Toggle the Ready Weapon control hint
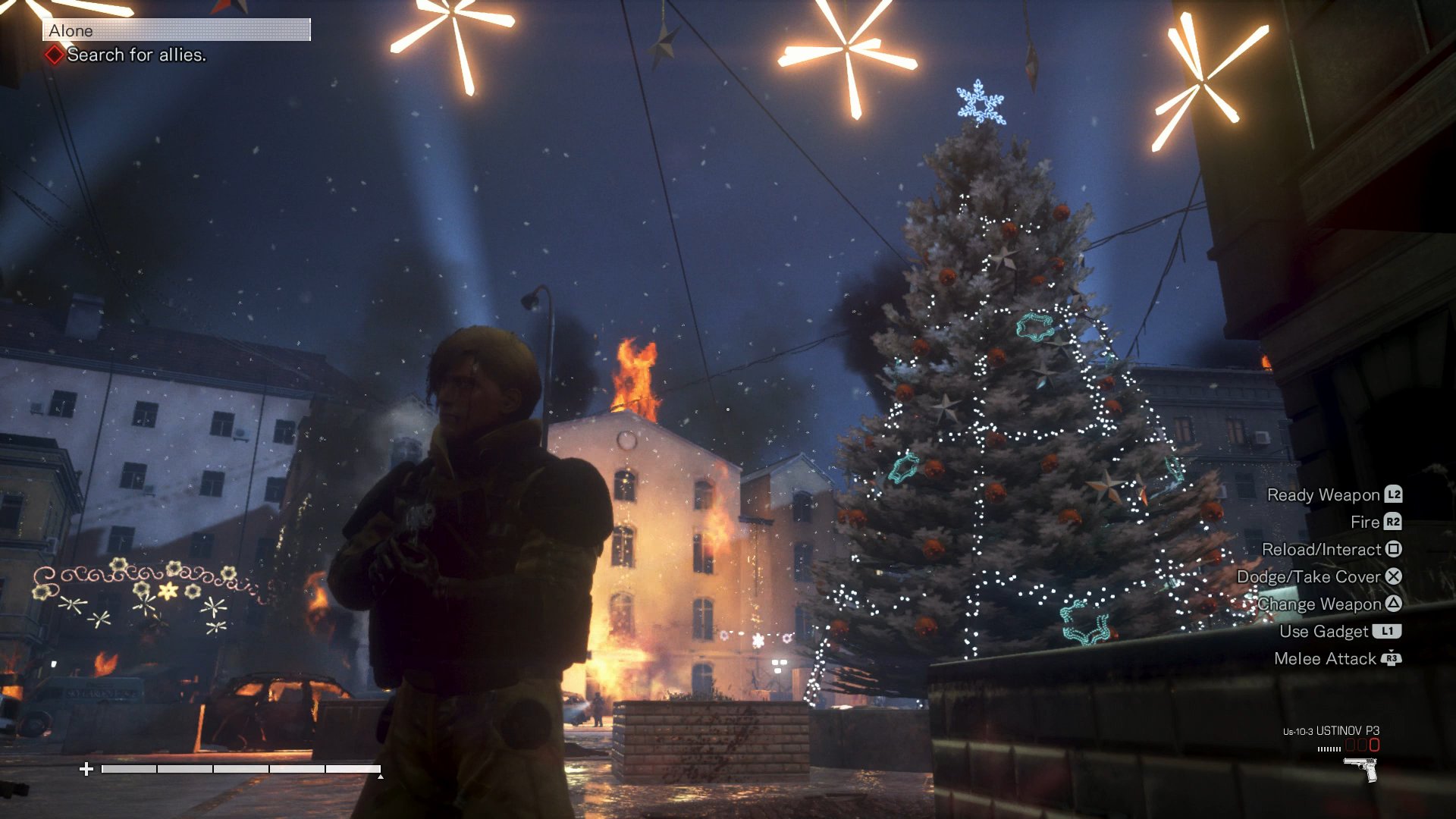This screenshot has width=1456, height=819. pyautogui.click(x=1322, y=495)
